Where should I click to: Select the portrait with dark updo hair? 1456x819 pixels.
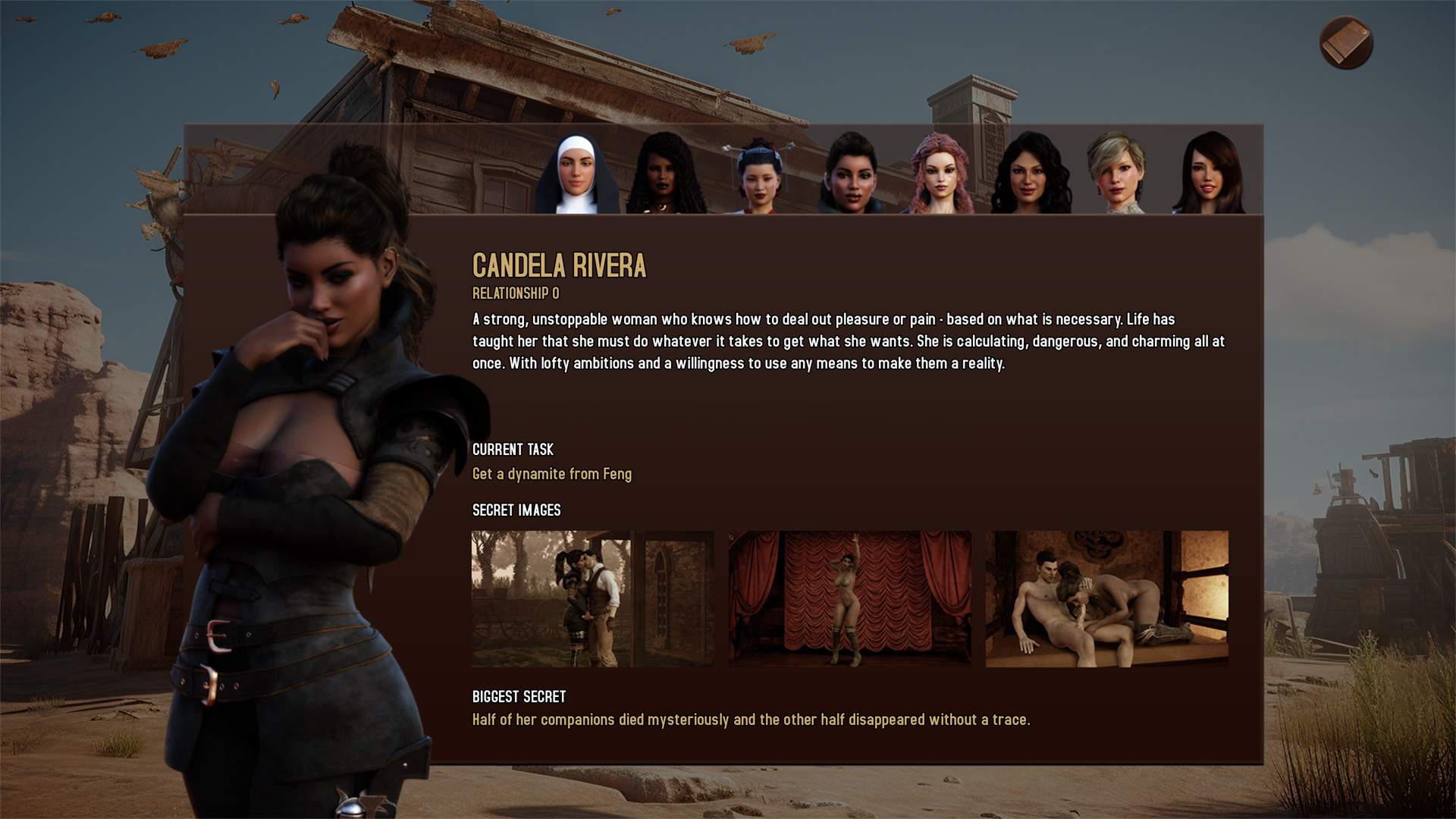851,174
